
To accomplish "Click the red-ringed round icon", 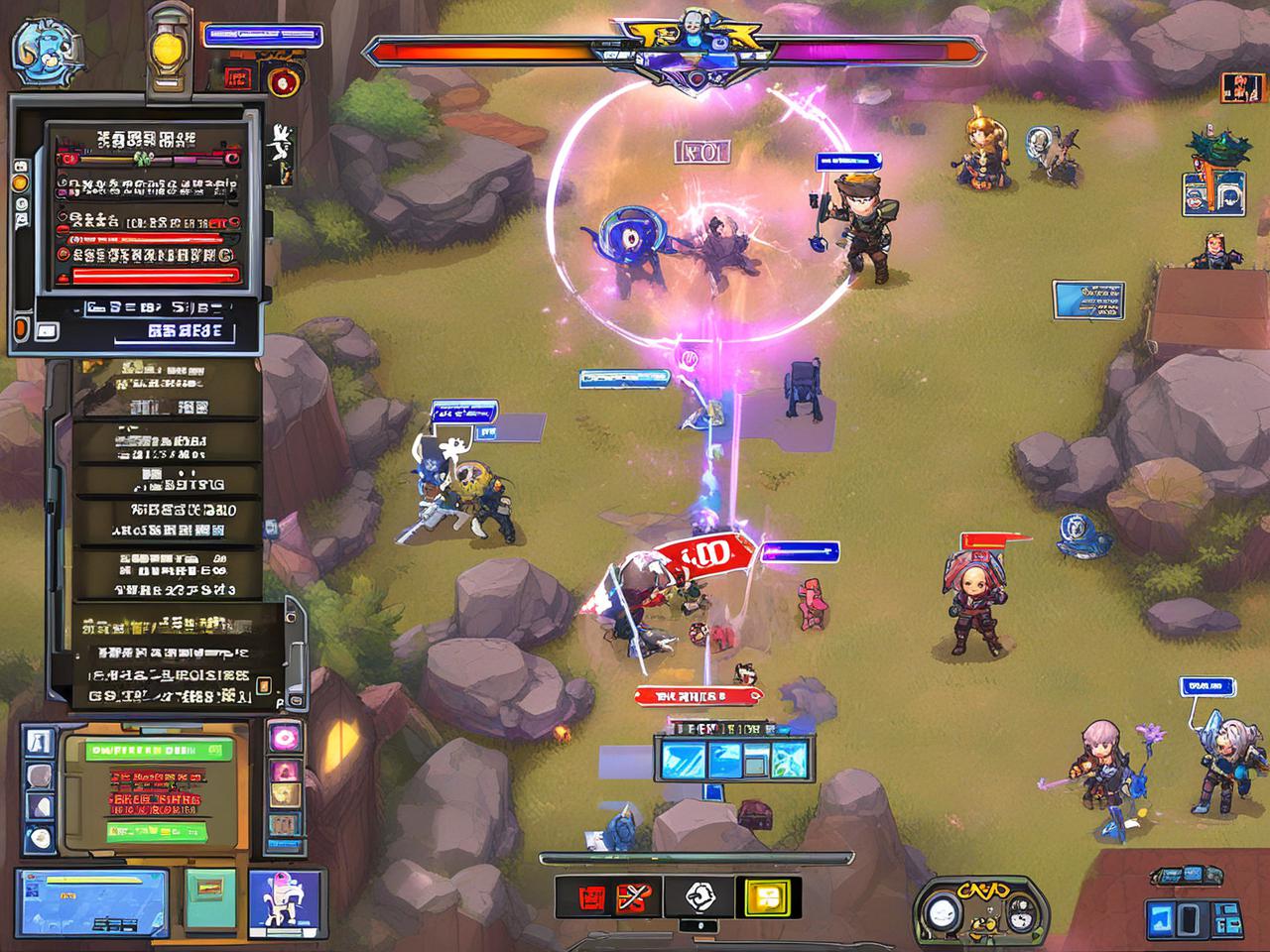I will (283, 81).
